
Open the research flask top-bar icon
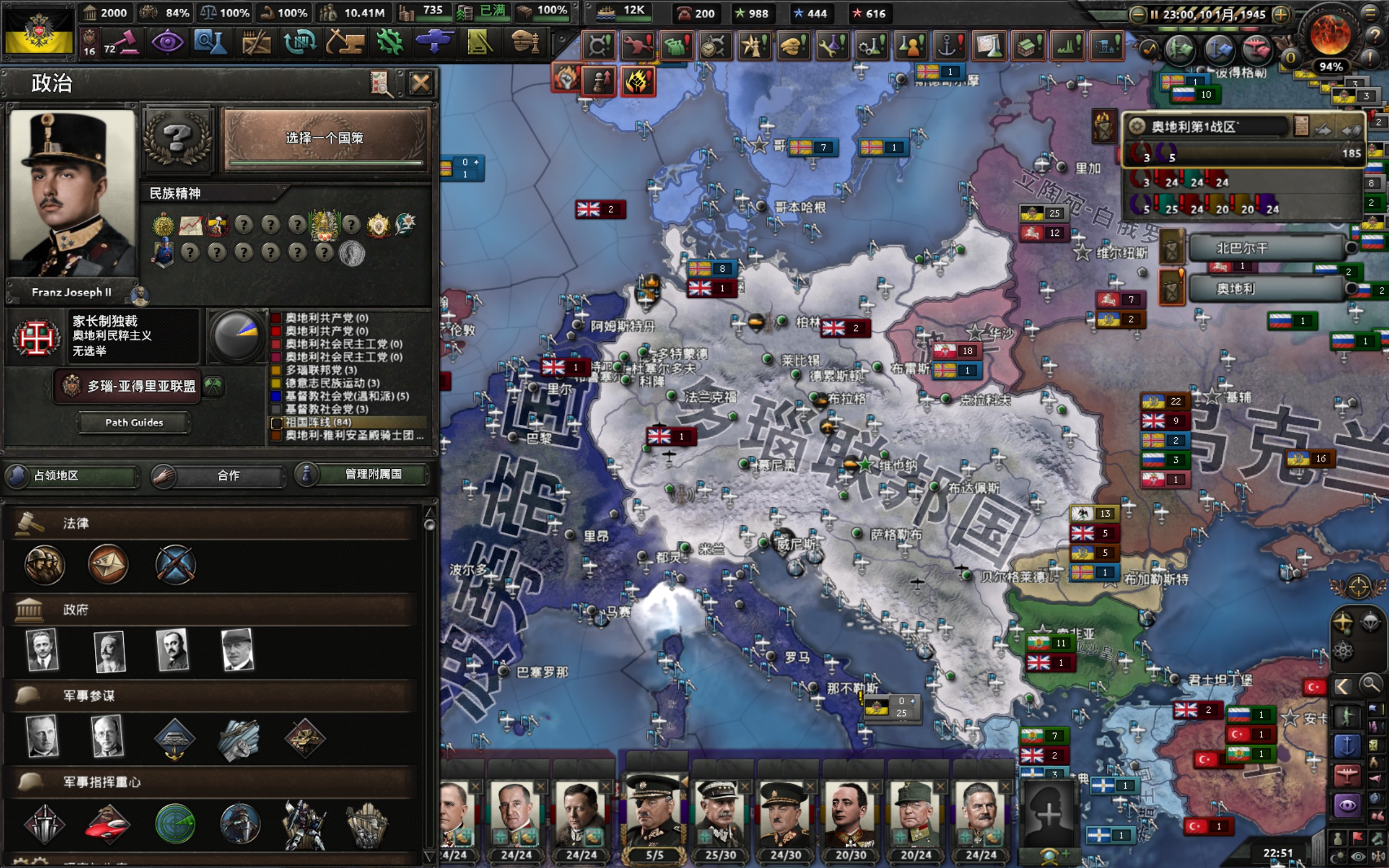(x=210, y=42)
